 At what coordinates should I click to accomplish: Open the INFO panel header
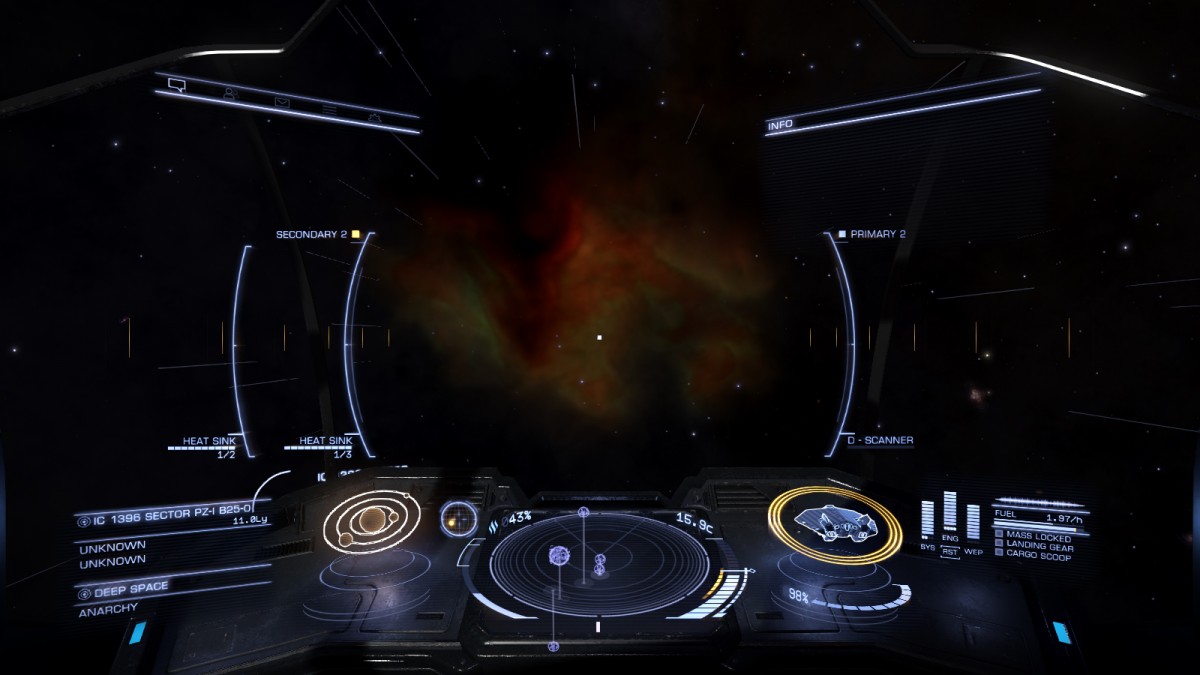tap(781, 126)
